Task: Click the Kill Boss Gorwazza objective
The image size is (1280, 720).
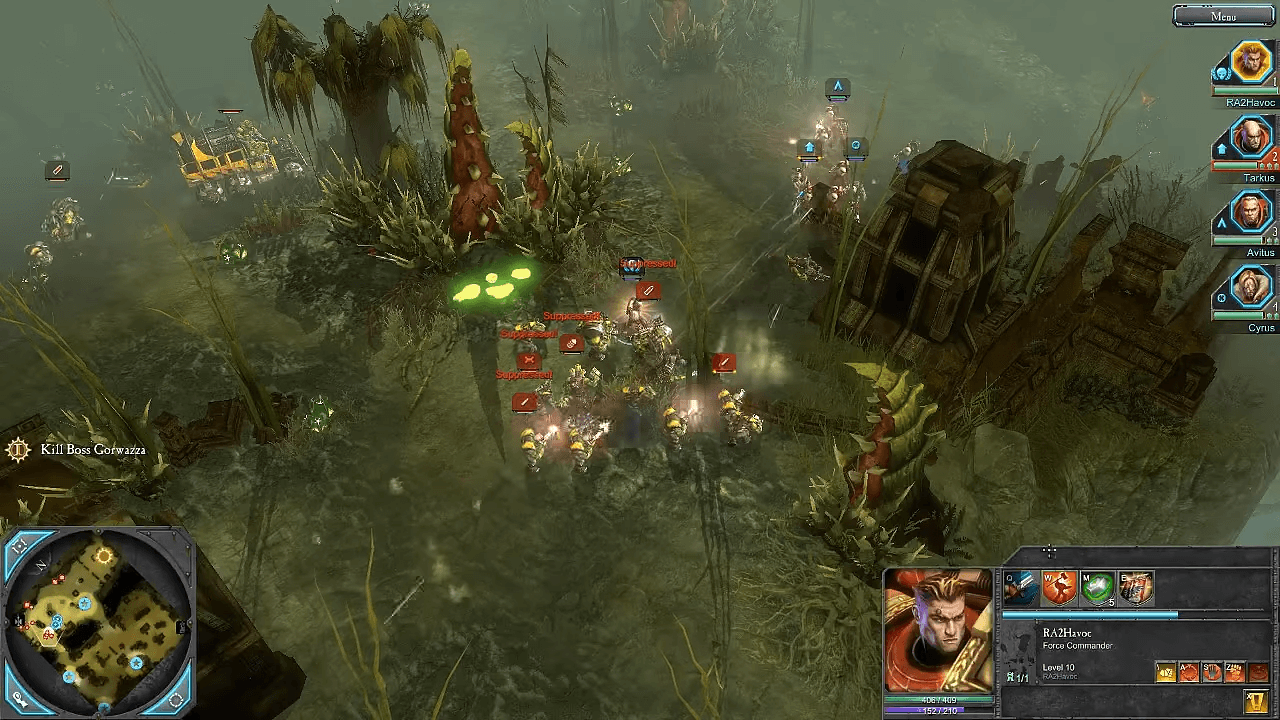Action: [x=92, y=450]
